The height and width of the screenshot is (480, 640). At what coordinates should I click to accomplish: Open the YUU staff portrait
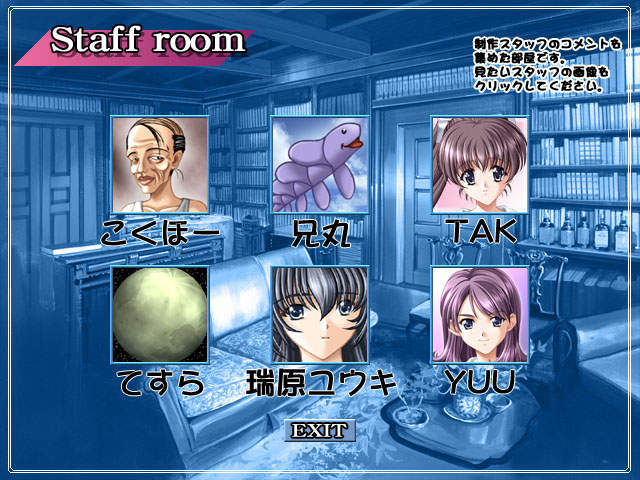(480, 315)
